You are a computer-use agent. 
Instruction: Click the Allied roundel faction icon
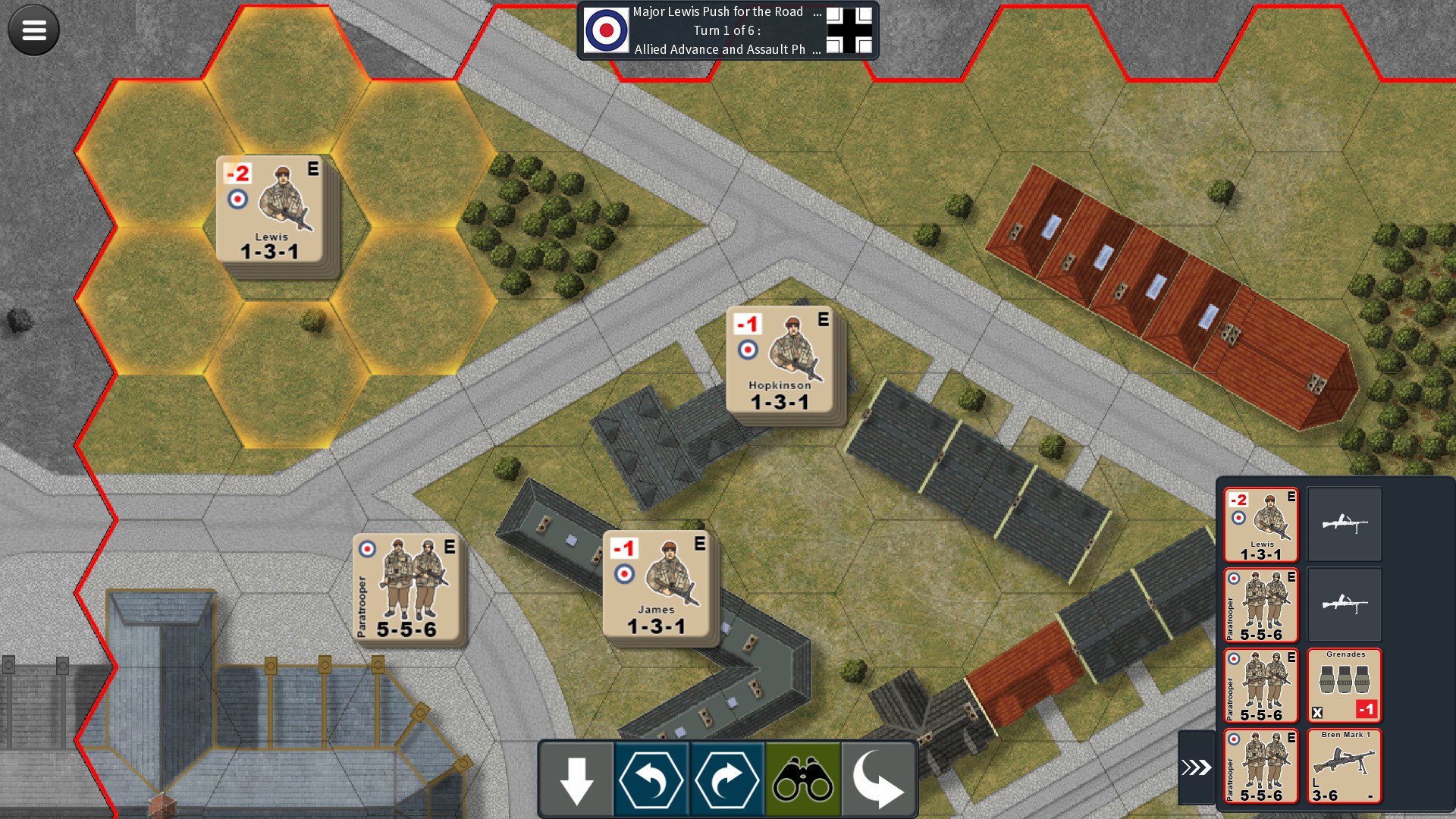click(606, 30)
